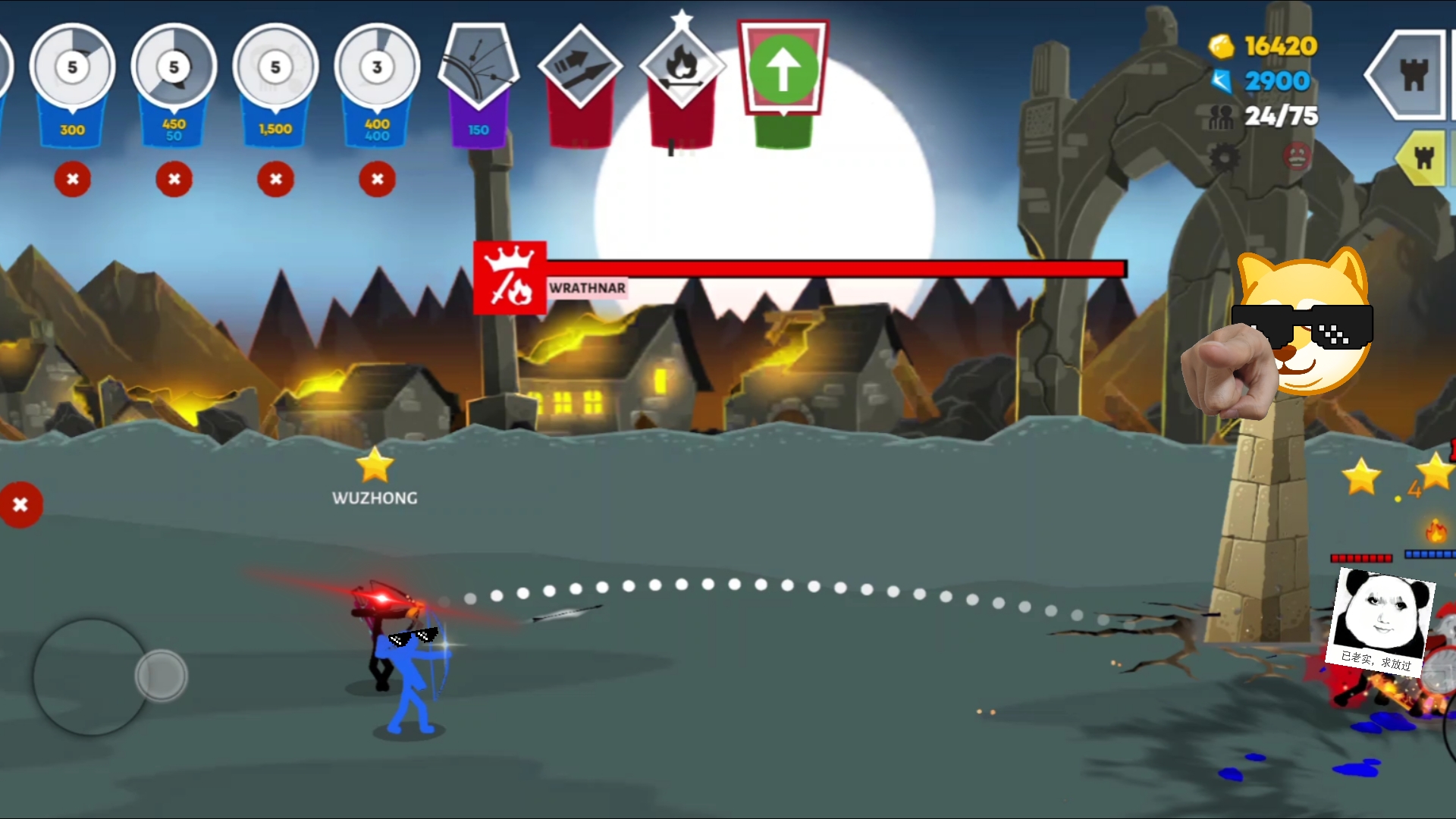Cancel the queued 300-gold unit
This screenshot has width=1456, height=819.
[x=73, y=180]
